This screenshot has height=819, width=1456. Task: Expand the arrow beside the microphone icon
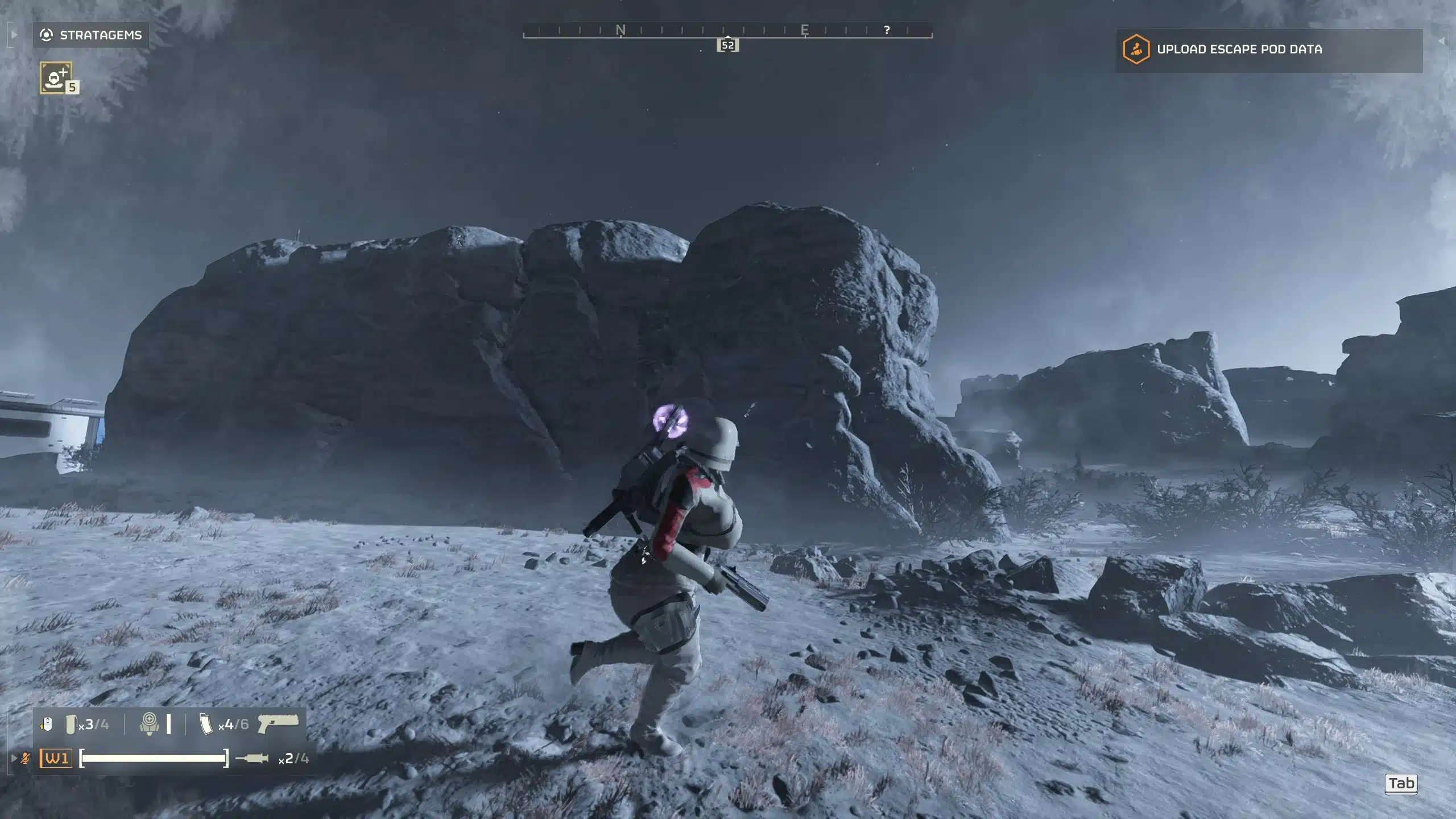(14, 758)
